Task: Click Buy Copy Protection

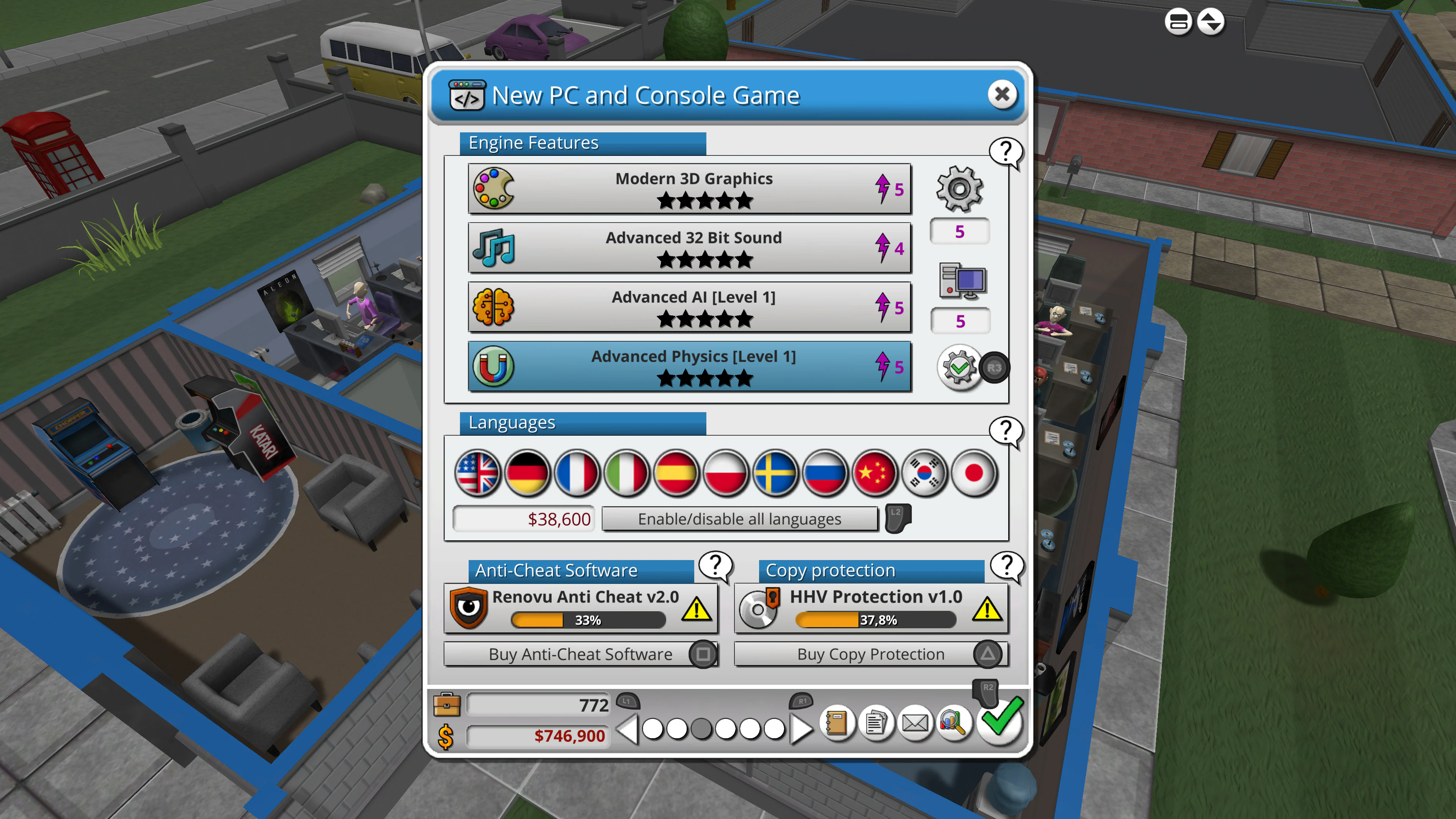Action: click(871, 654)
